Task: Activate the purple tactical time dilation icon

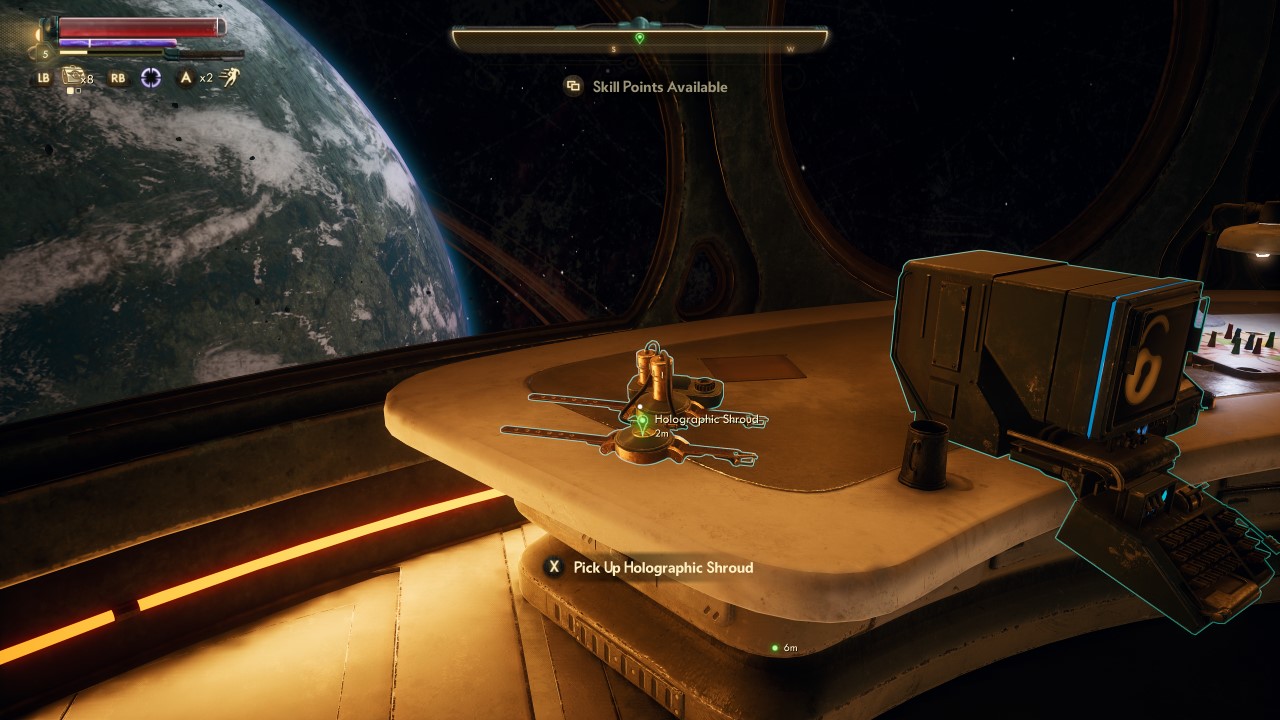Action: tap(151, 78)
